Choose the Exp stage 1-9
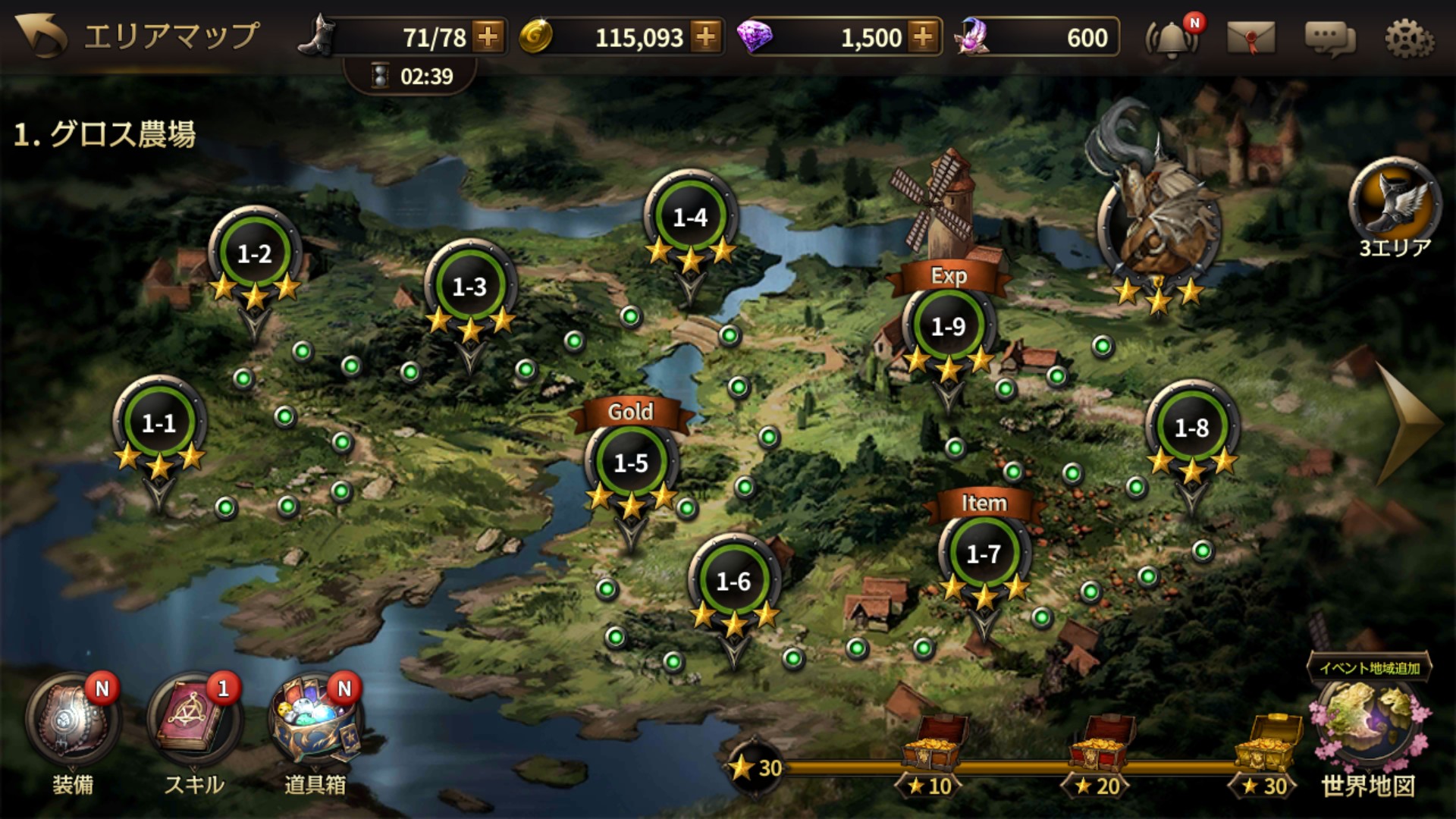The image size is (1456, 819). coord(948,327)
